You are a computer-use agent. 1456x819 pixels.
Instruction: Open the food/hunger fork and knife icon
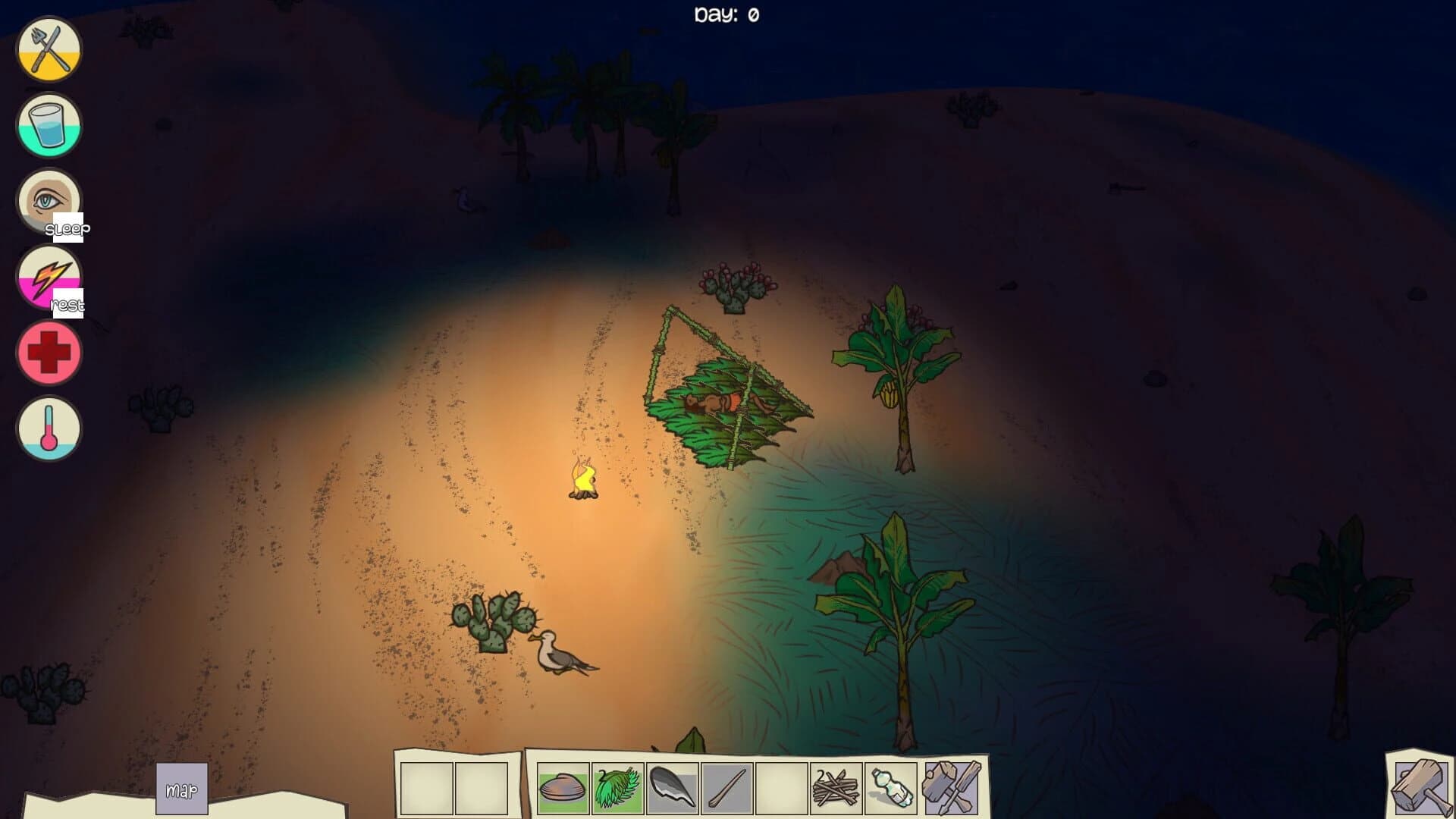48,49
